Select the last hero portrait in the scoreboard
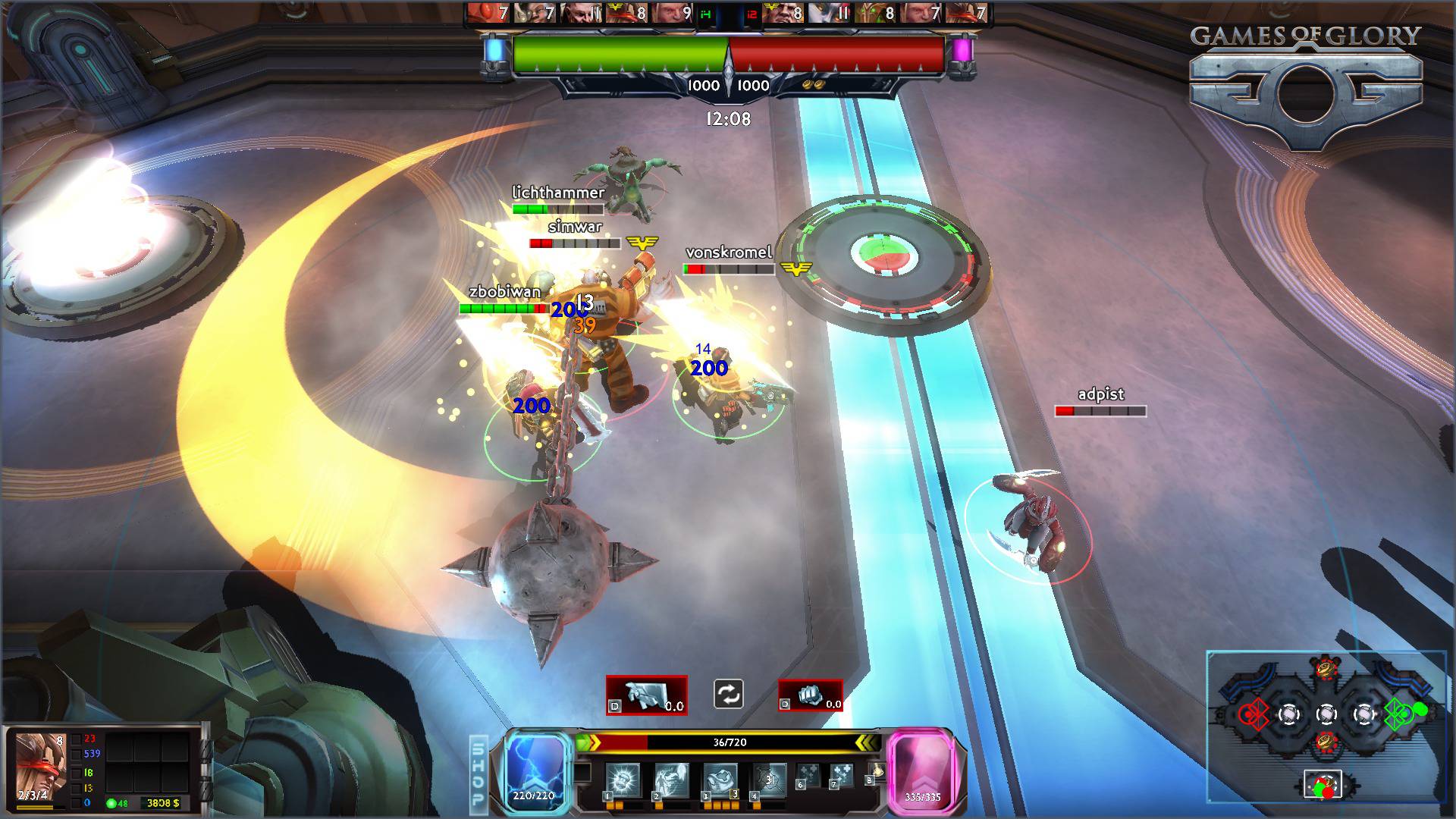 [968, 13]
